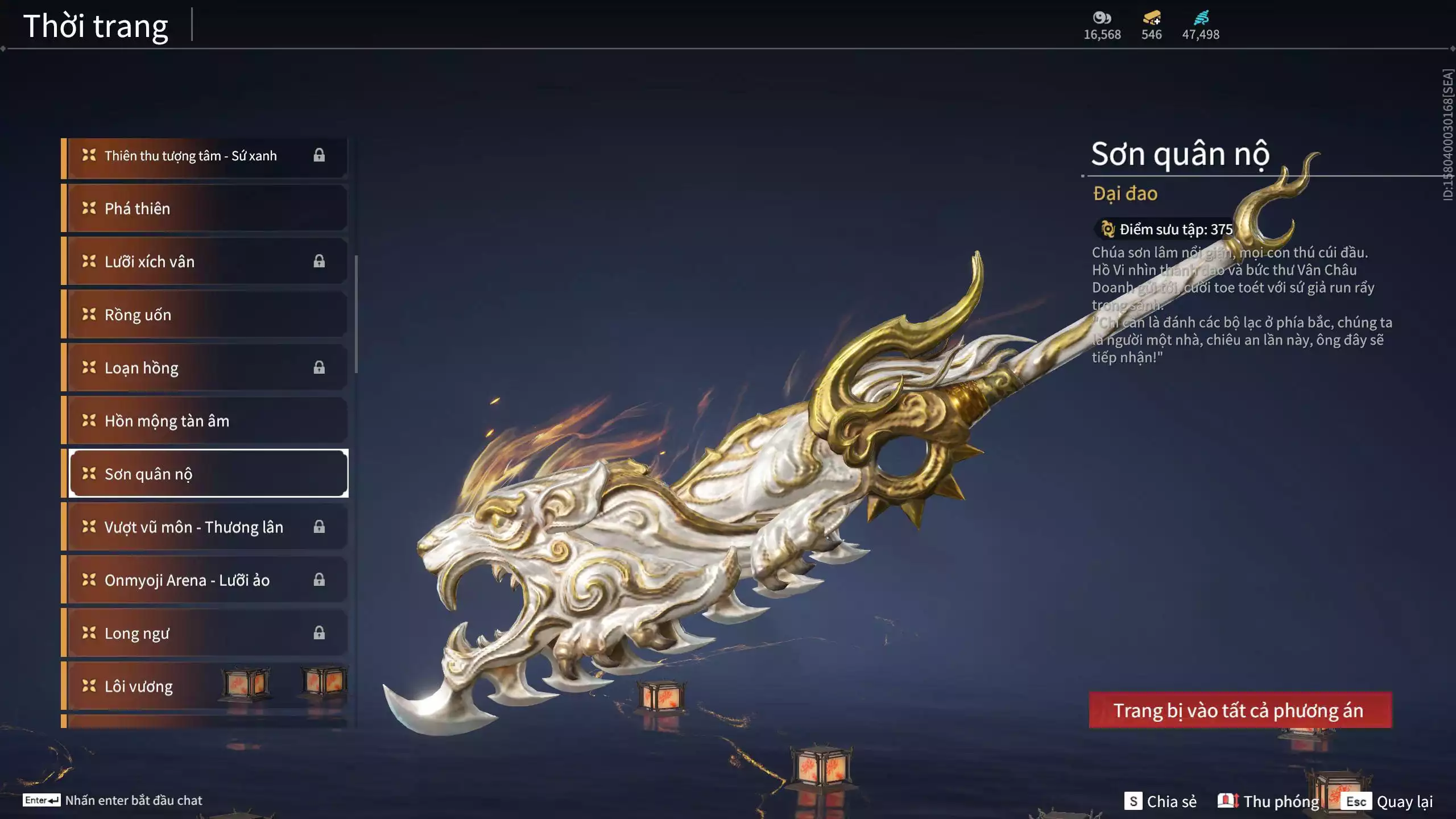Click the lock icon on Long ngư
Screen dimensions: 1456x819
[x=319, y=633]
